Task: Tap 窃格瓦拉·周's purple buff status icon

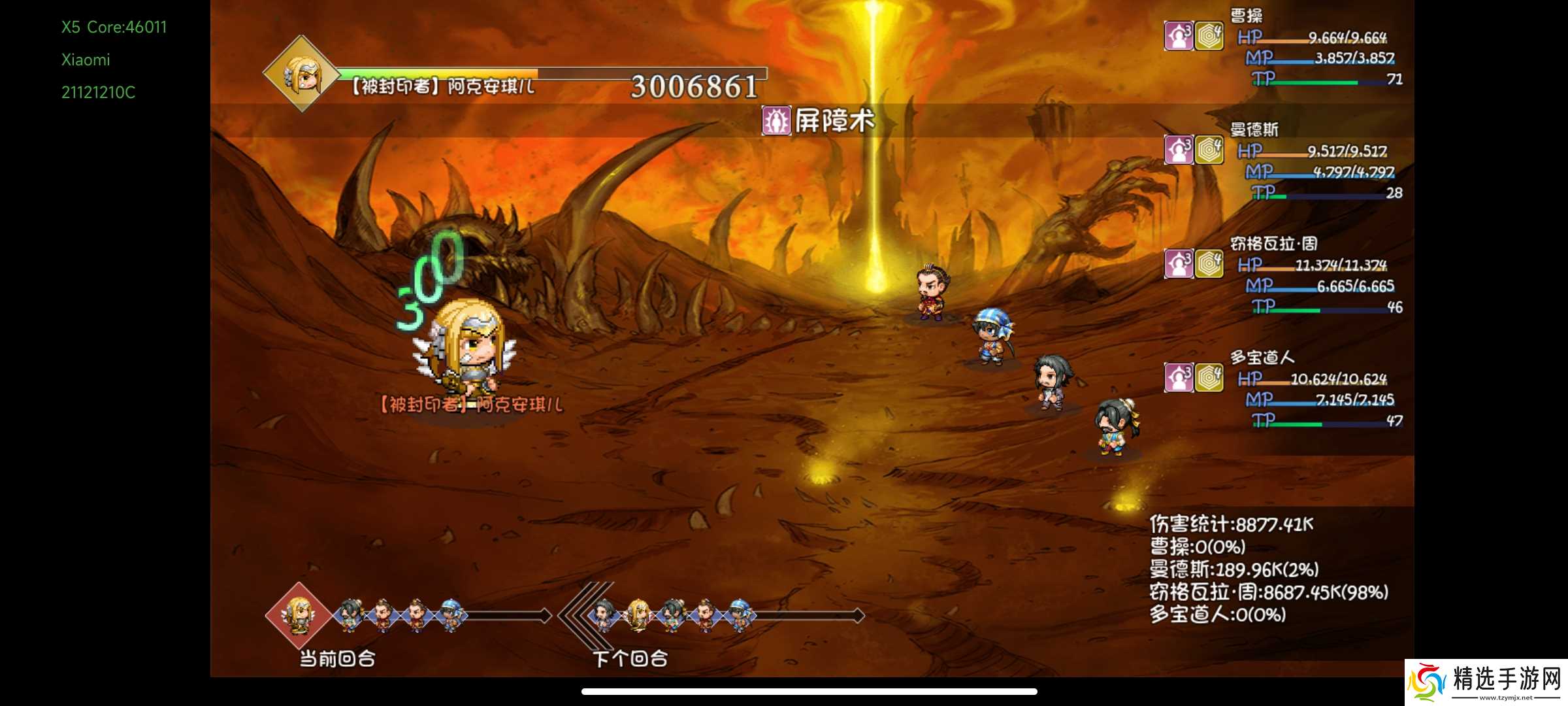Action: click(1179, 264)
